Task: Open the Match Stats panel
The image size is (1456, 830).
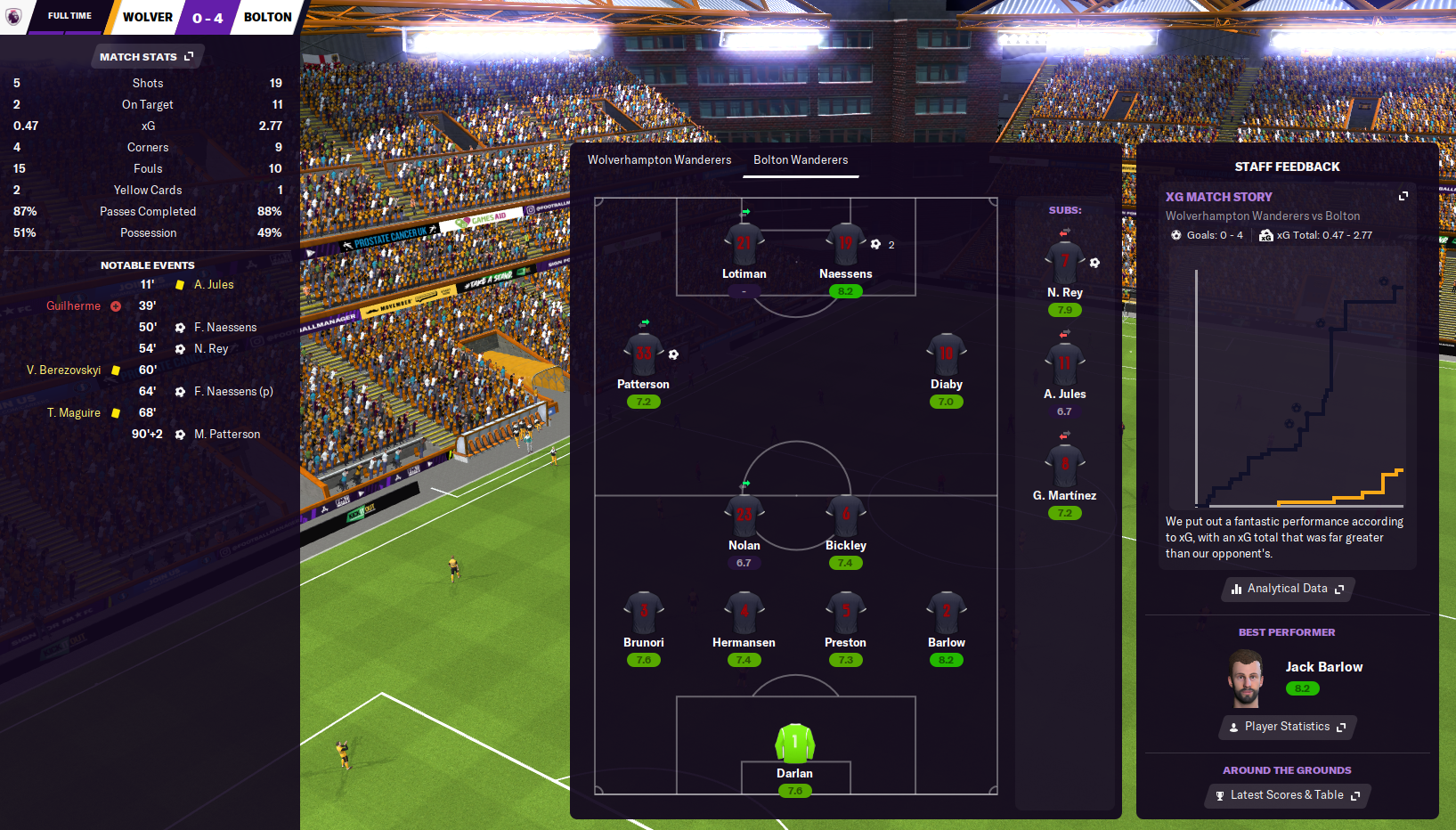Action: coord(146,57)
